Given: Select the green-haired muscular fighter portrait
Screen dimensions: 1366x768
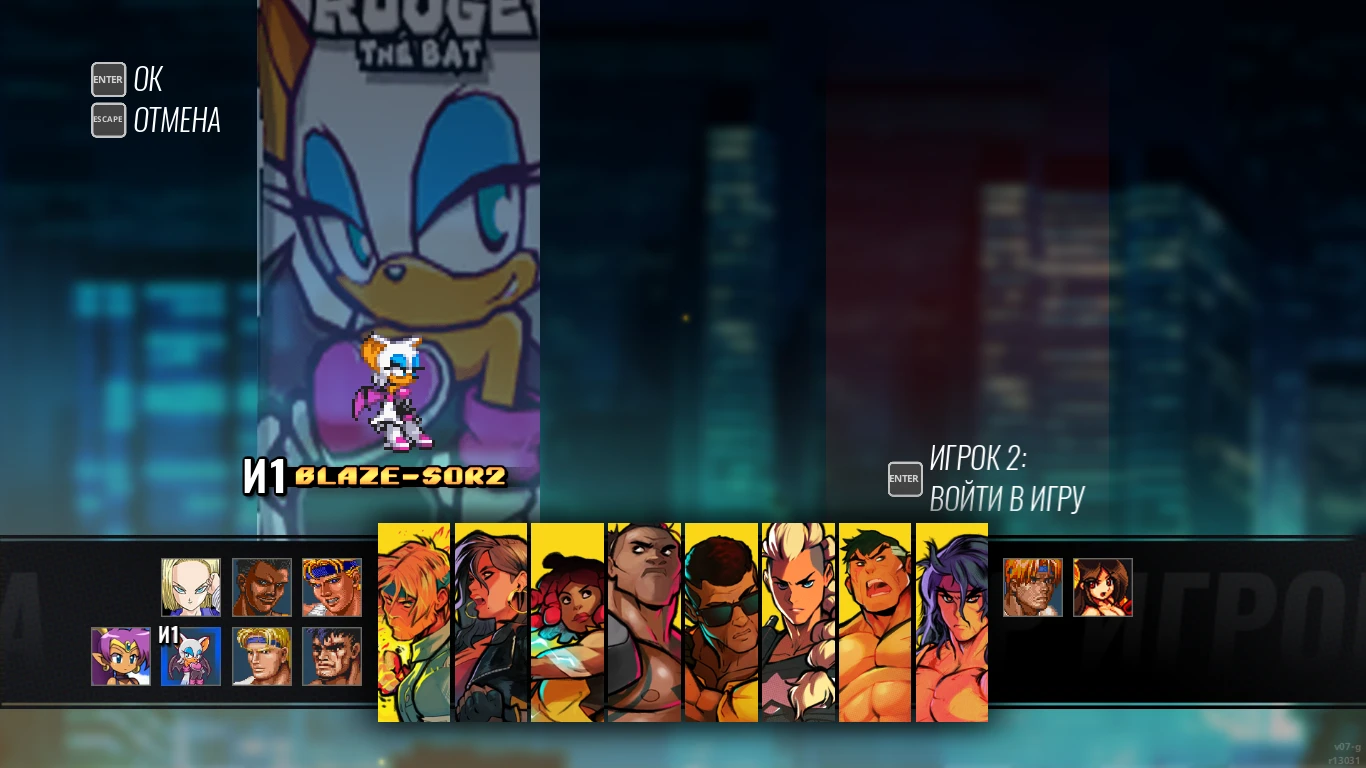Looking at the screenshot, I should pos(875,620).
